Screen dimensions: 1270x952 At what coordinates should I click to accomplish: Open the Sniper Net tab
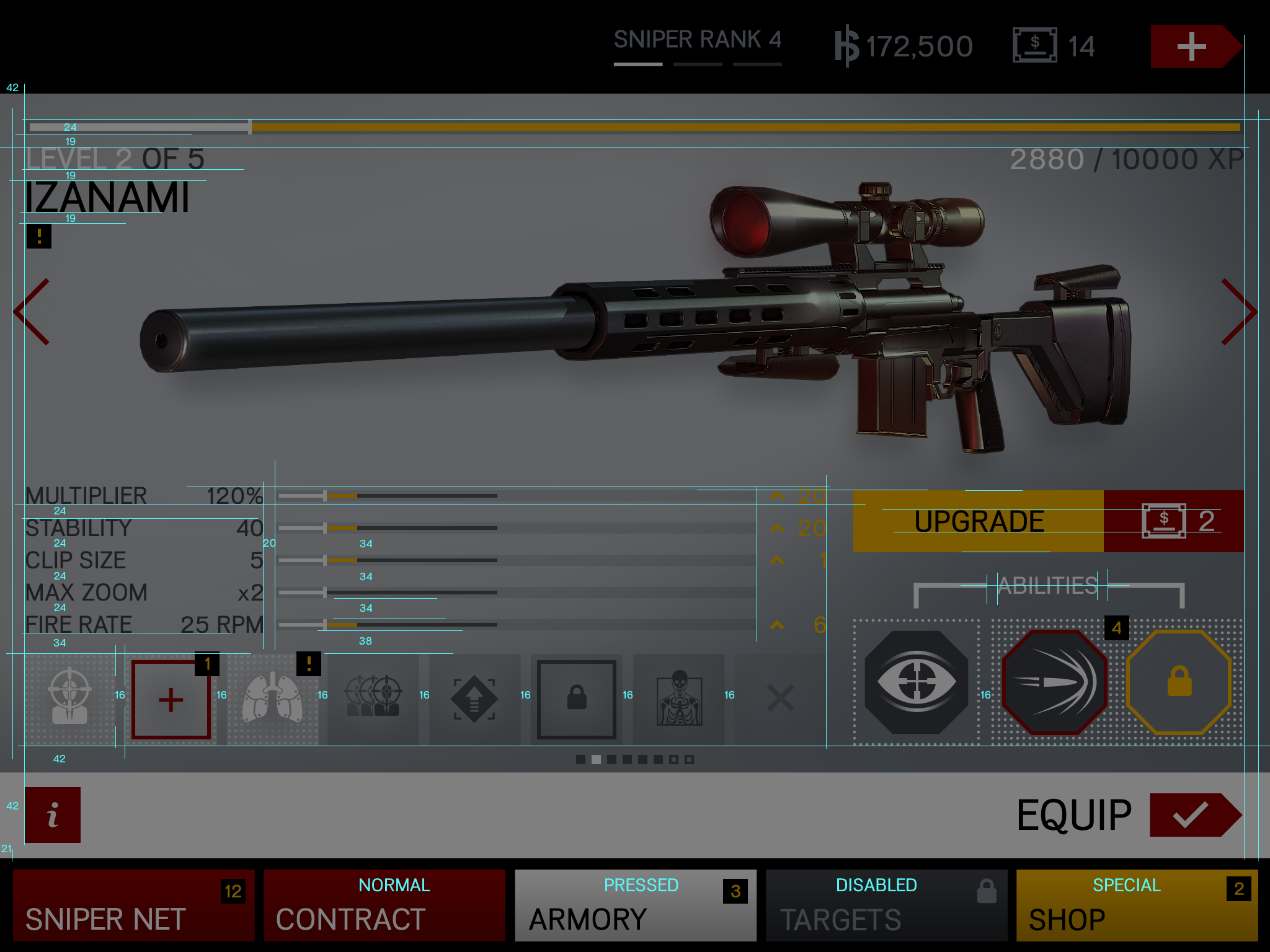point(134,905)
